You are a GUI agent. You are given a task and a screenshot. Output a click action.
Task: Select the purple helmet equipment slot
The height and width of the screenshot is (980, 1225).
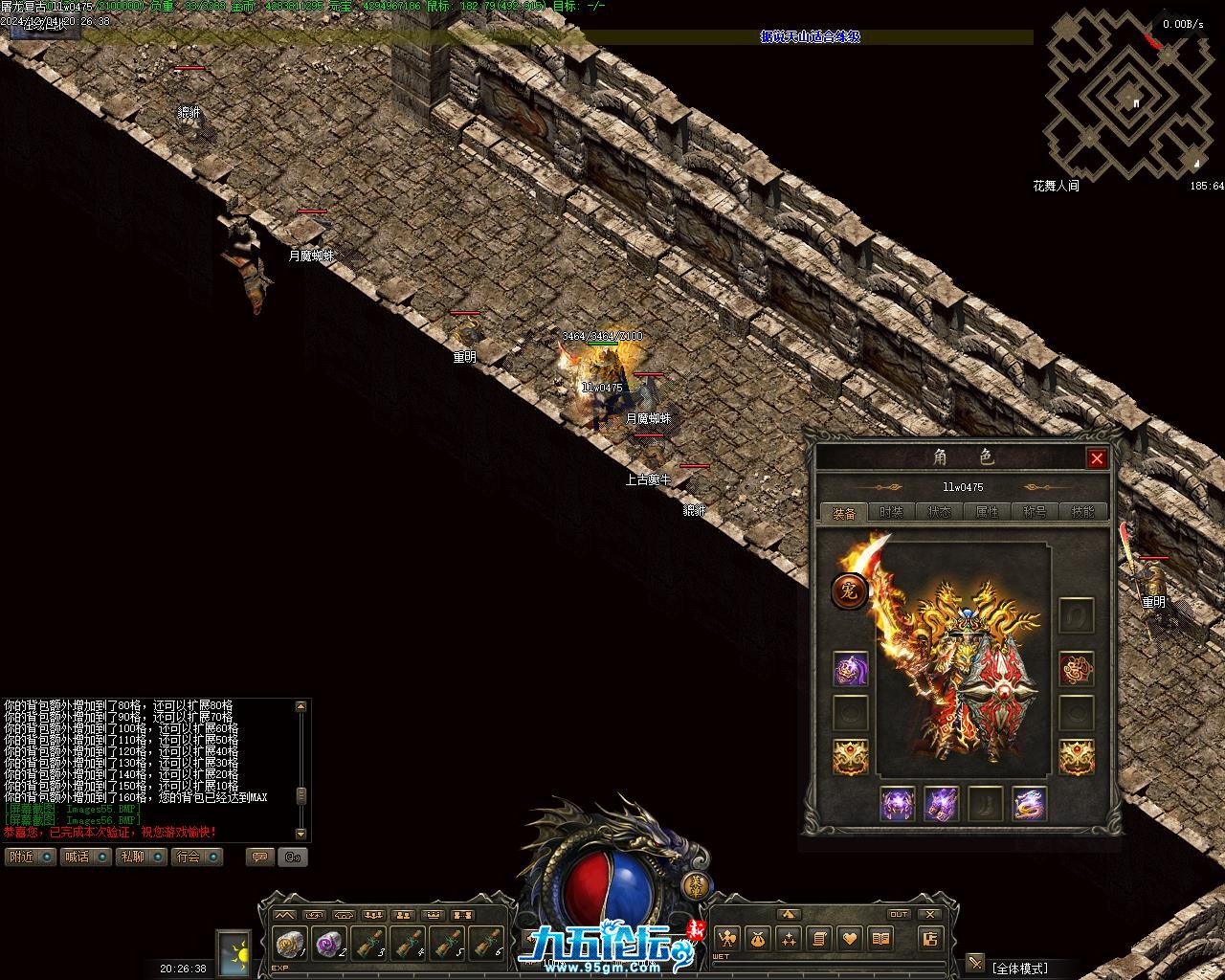click(850, 670)
